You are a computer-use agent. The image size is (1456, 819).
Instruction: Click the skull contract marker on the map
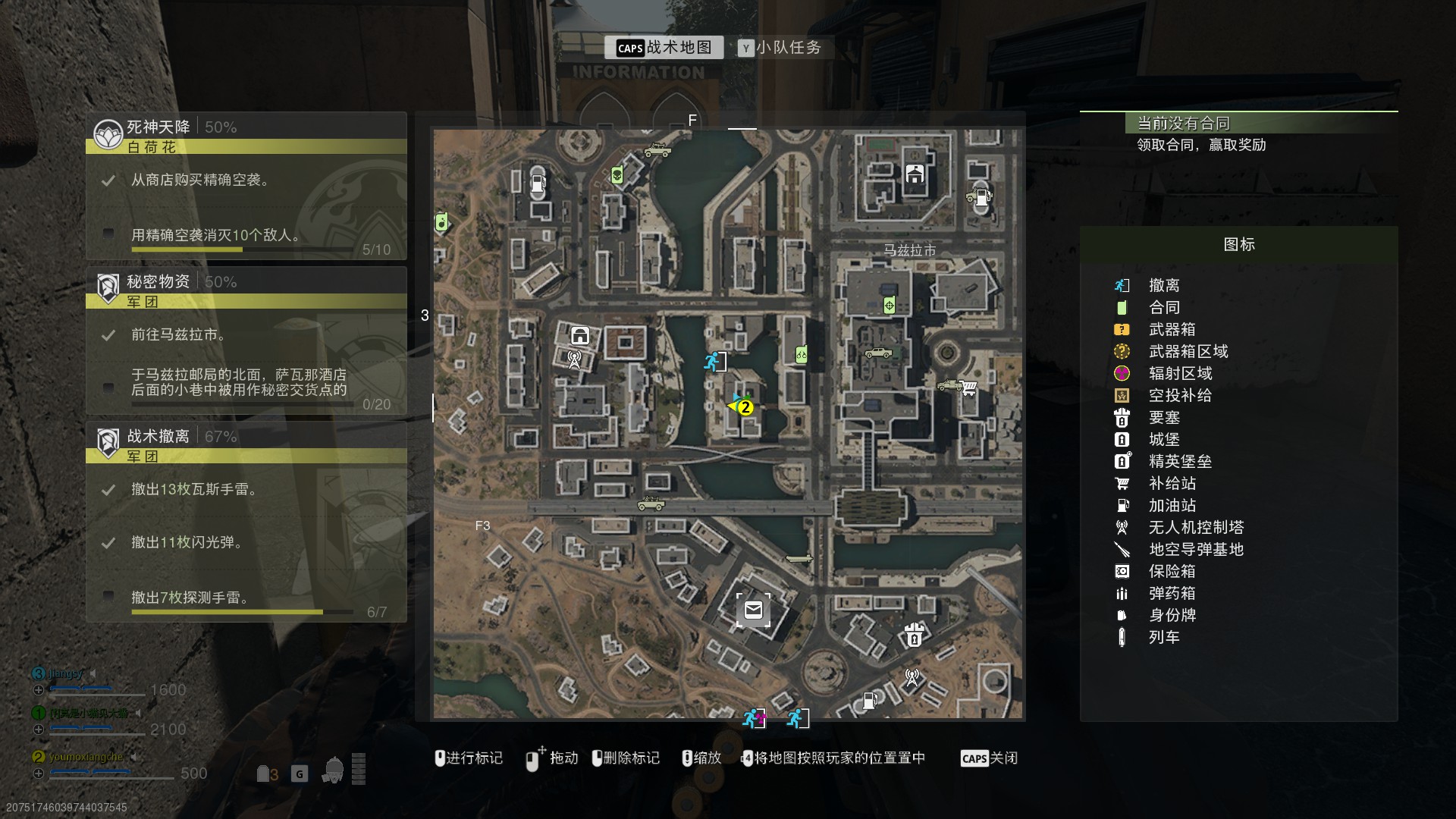617,176
